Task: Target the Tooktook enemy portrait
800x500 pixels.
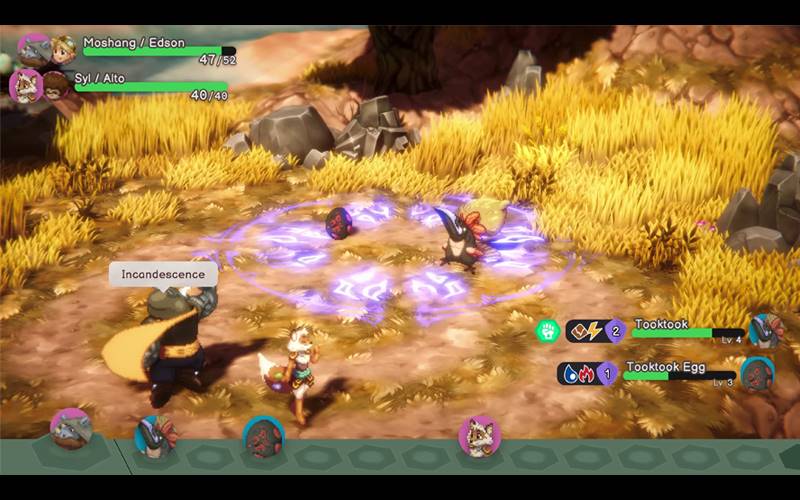Action: pos(764,331)
